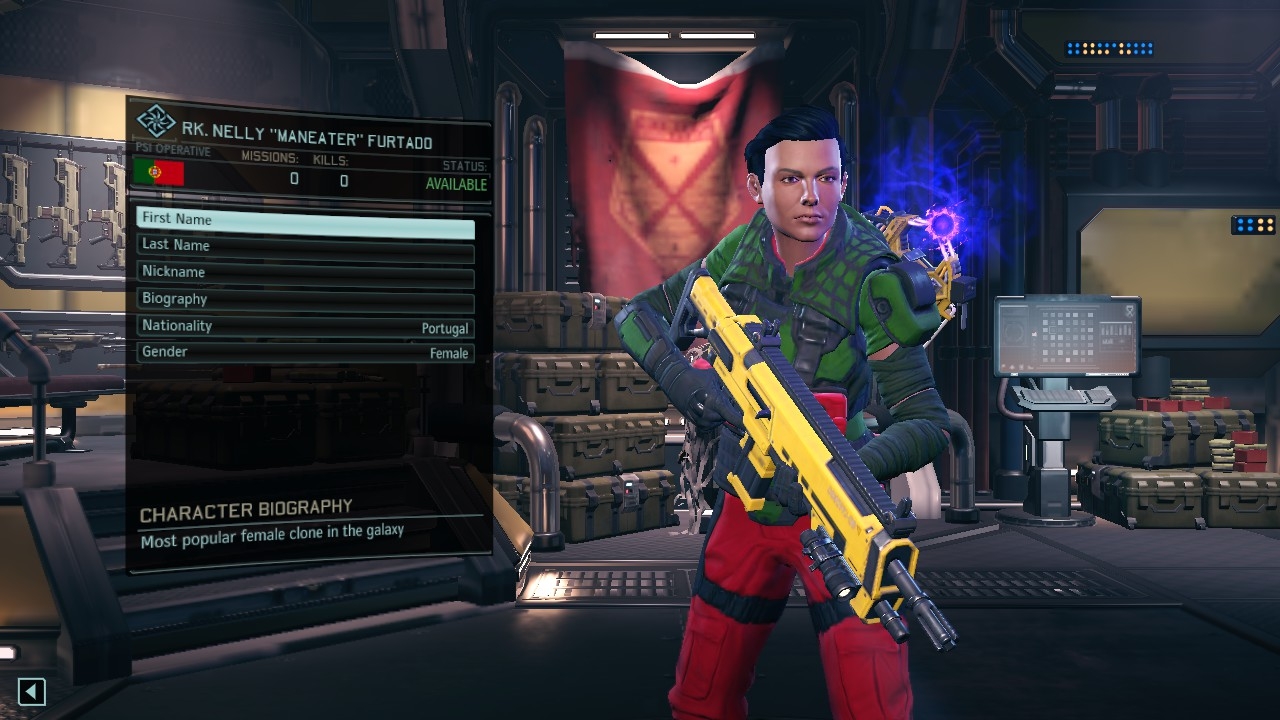The image size is (1280, 720).
Task: Edit the Last Name field
Action: pos(305,246)
